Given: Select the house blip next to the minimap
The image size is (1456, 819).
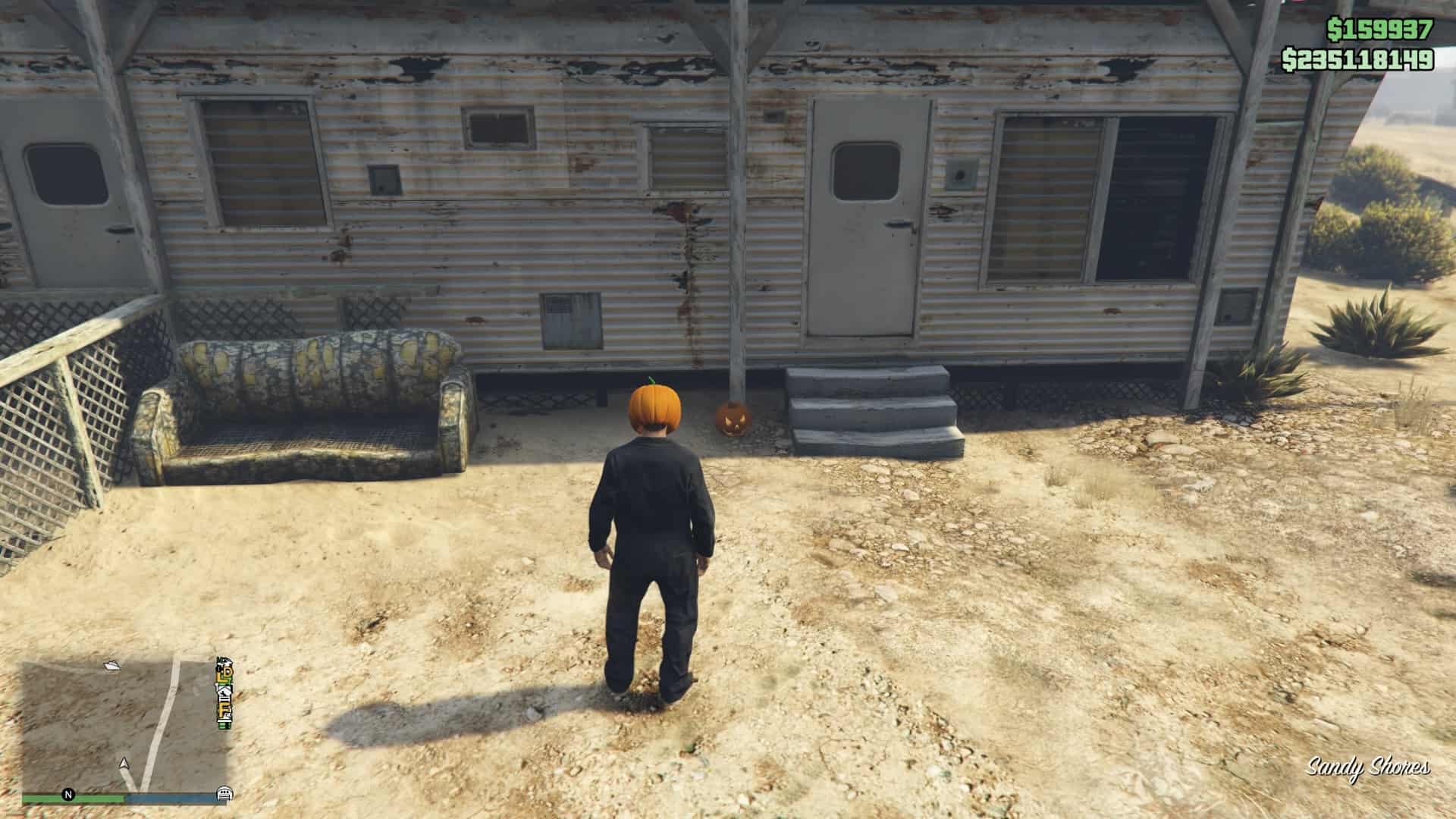Looking at the screenshot, I should click(223, 692).
